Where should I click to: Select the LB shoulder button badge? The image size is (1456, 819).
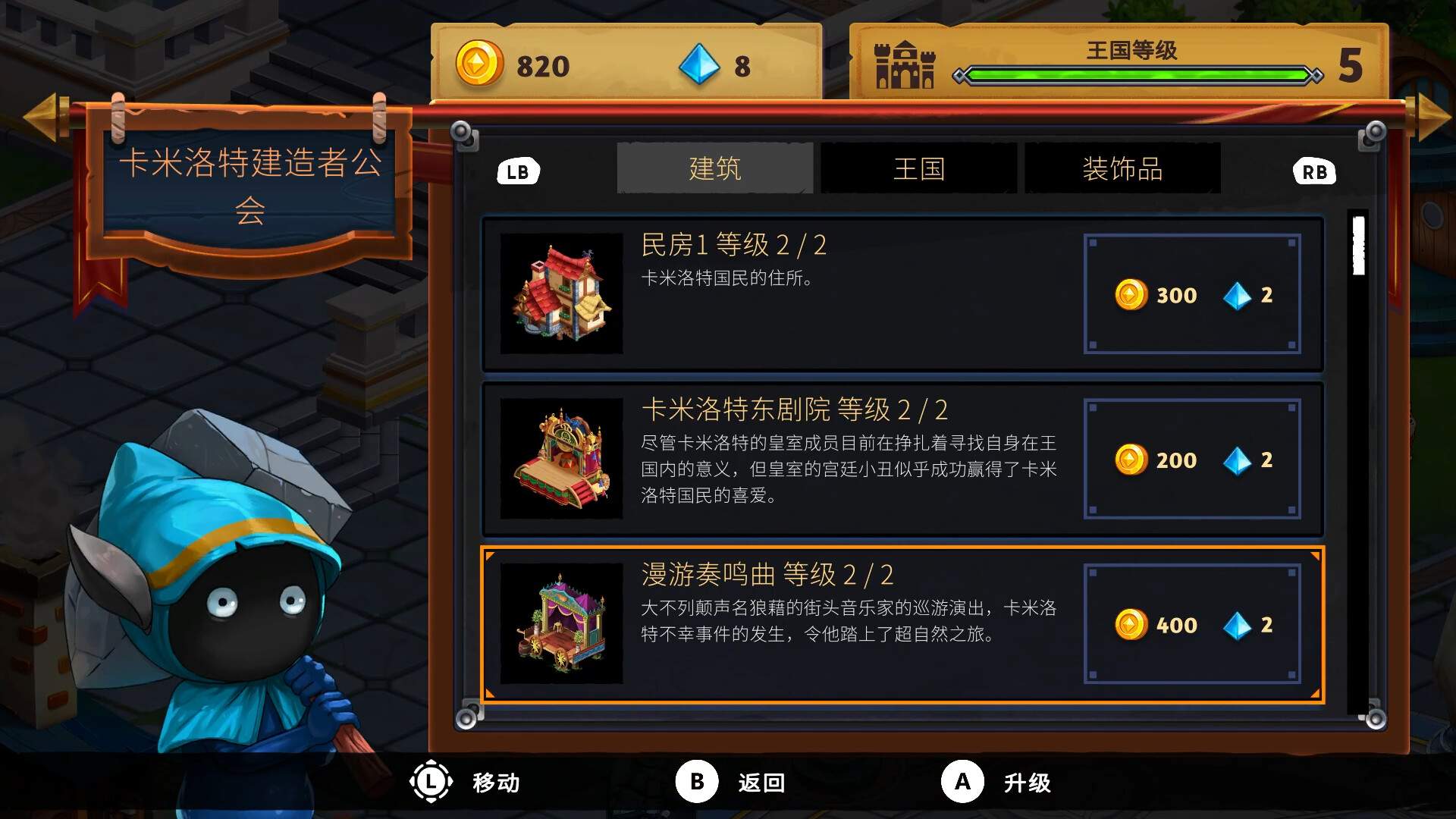[x=518, y=171]
